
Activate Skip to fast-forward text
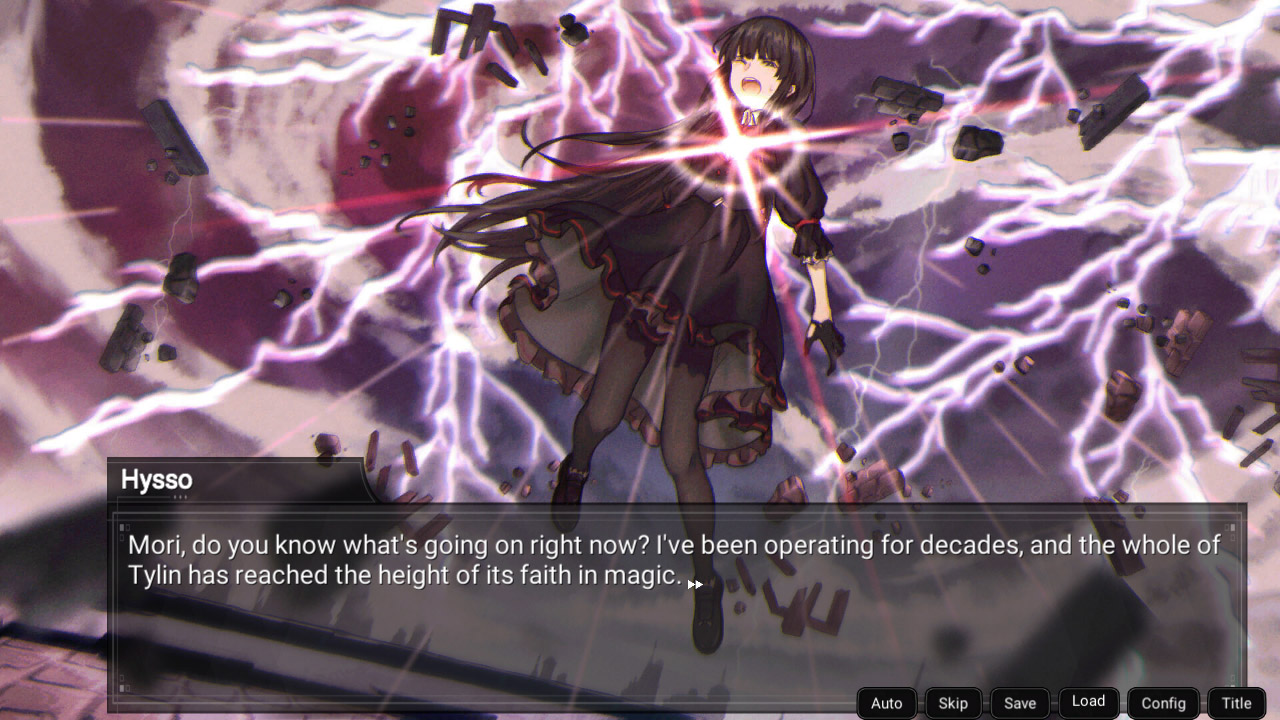click(x=952, y=702)
